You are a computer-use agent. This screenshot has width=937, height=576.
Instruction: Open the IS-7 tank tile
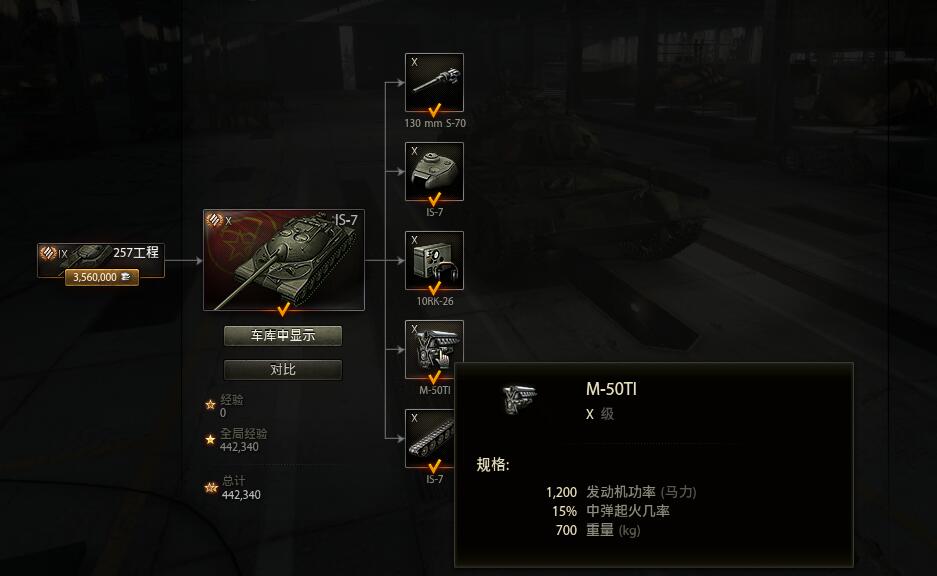coord(283,259)
